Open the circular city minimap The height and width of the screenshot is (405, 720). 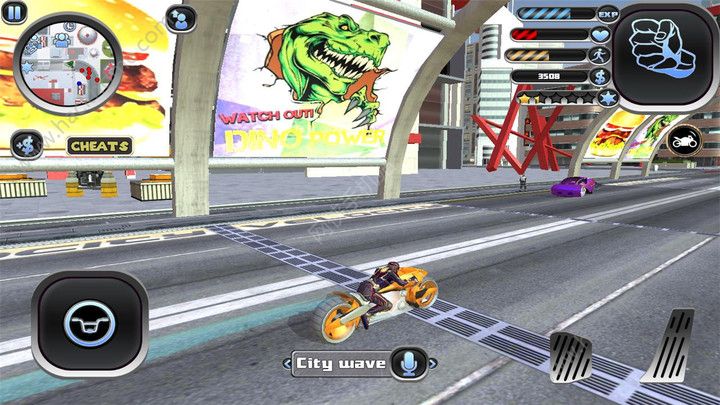pos(66,61)
